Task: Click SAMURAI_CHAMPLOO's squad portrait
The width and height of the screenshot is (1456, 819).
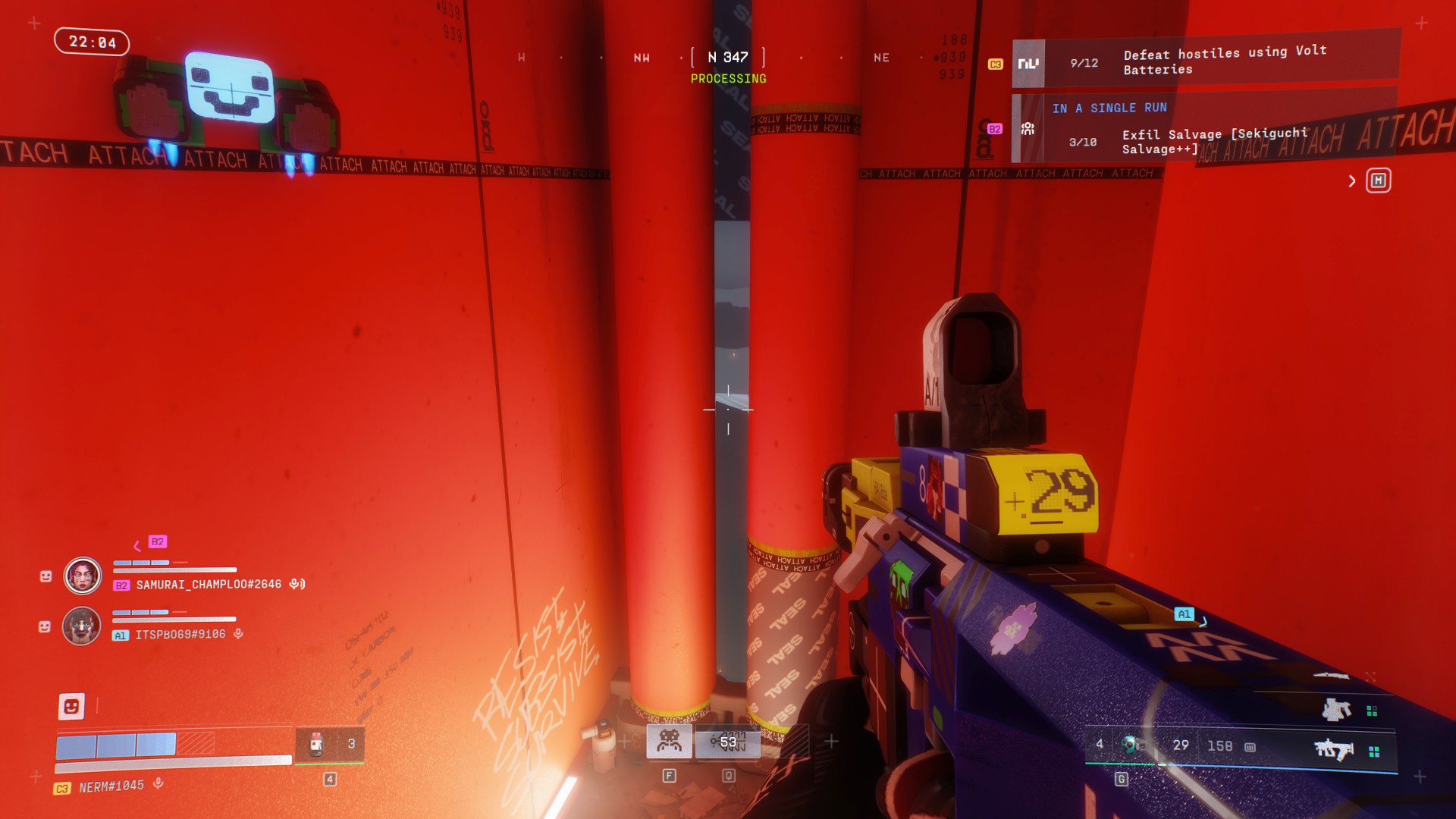Action: (x=83, y=576)
